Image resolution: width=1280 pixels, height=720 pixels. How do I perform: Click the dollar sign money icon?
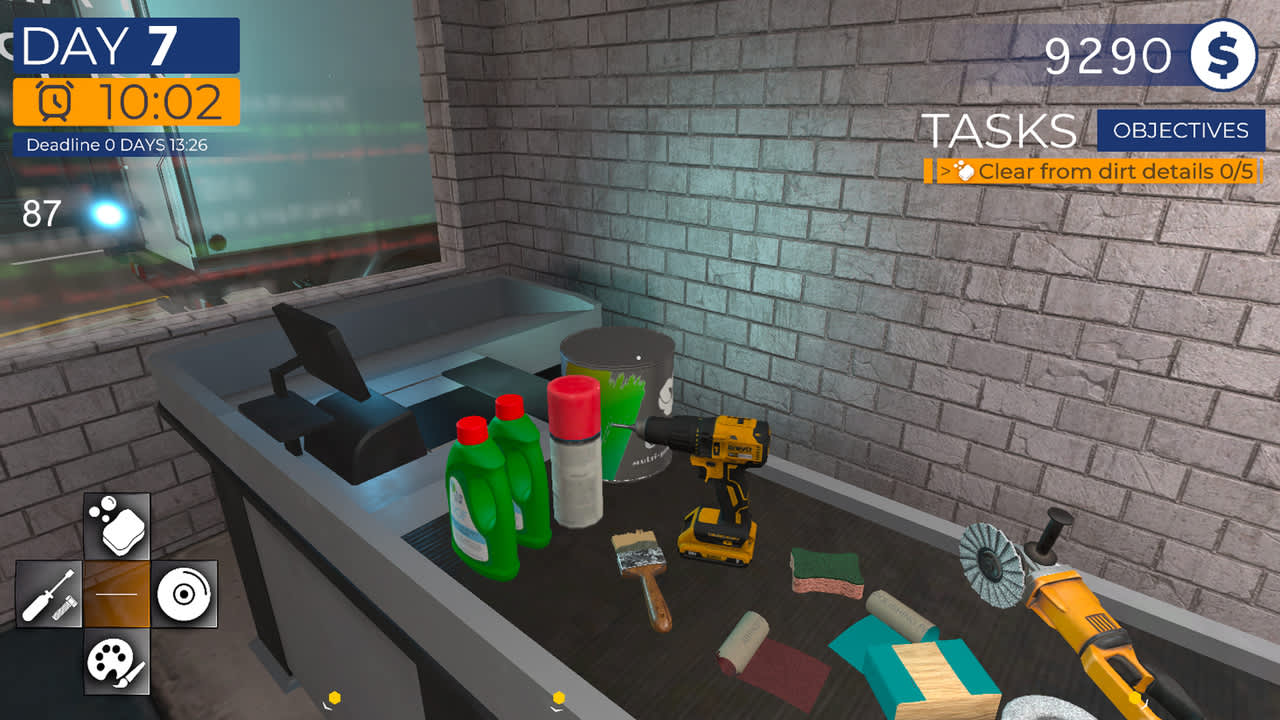1222,56
